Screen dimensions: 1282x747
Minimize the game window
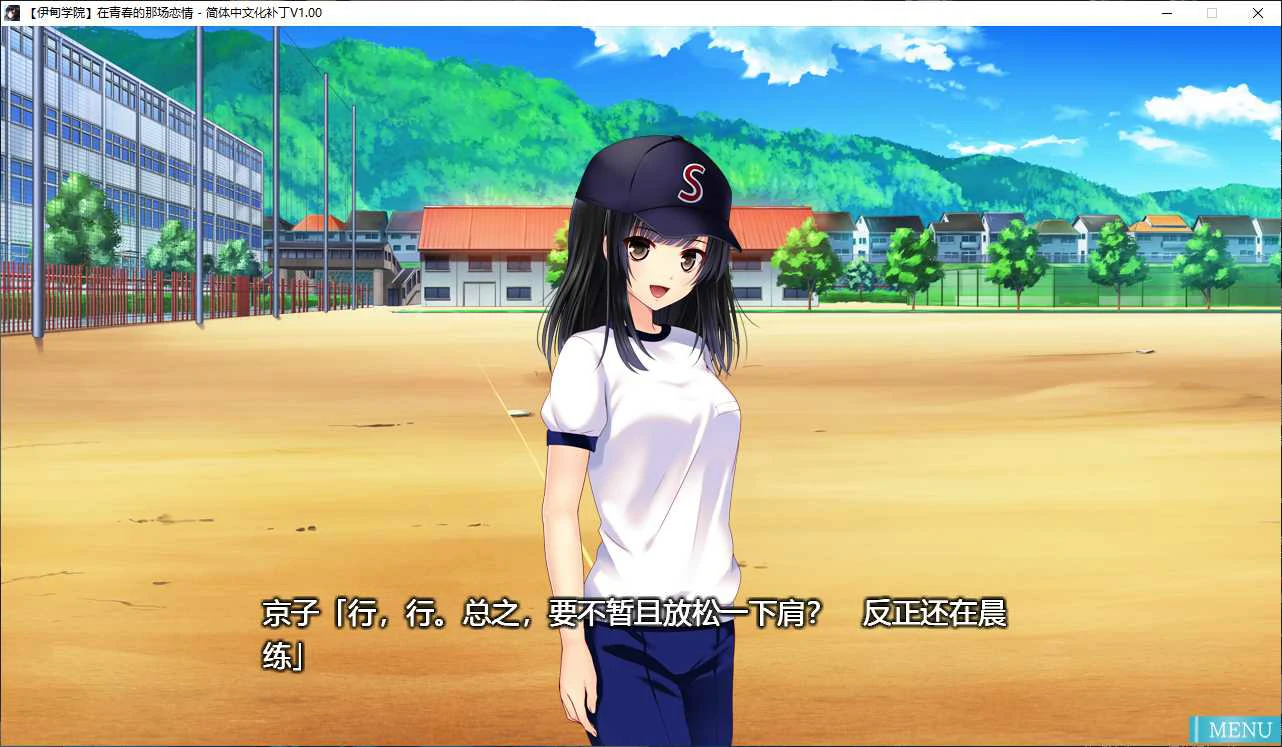pos(1166,13)
